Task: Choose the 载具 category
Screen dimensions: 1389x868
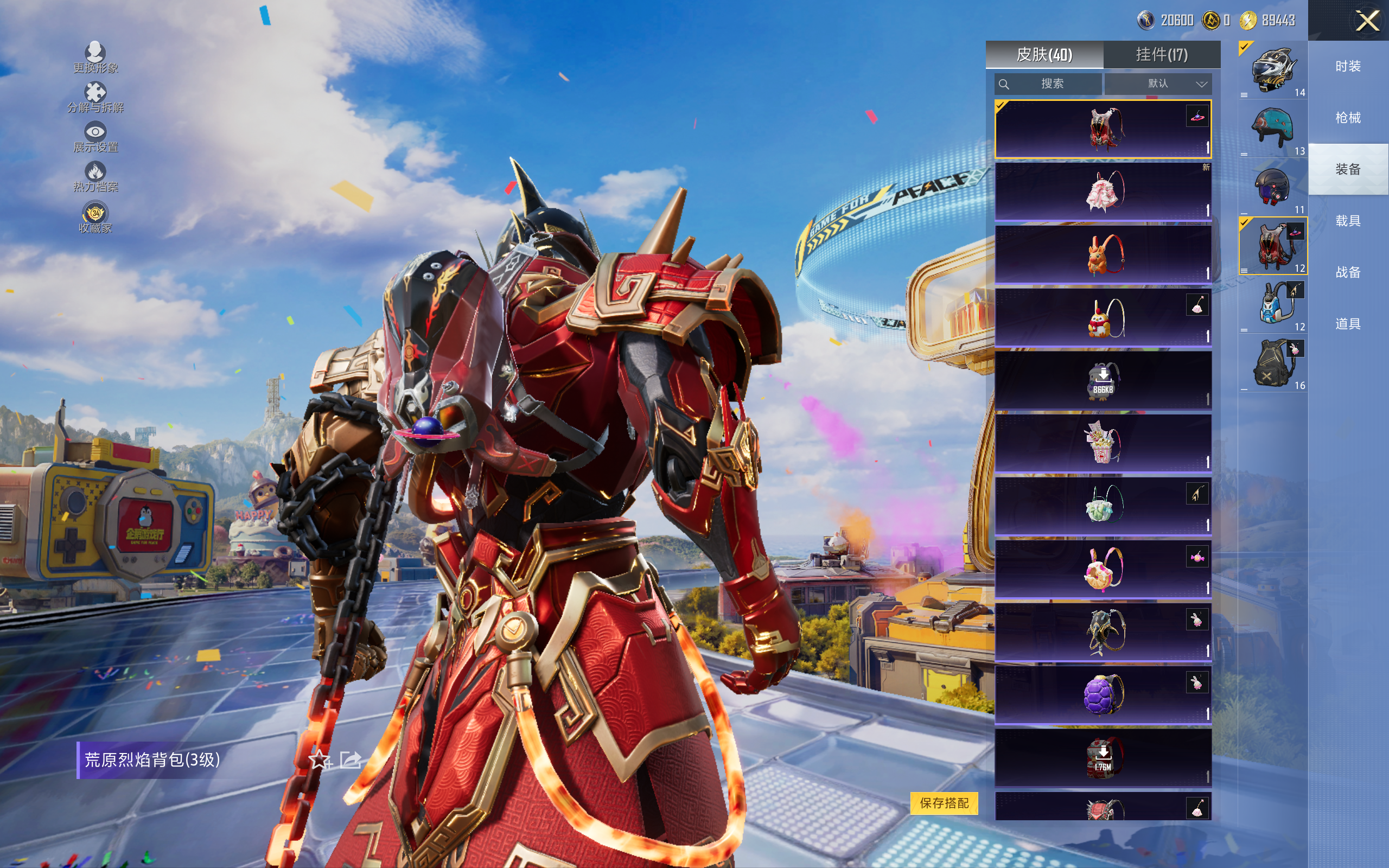Action: 1348,220
